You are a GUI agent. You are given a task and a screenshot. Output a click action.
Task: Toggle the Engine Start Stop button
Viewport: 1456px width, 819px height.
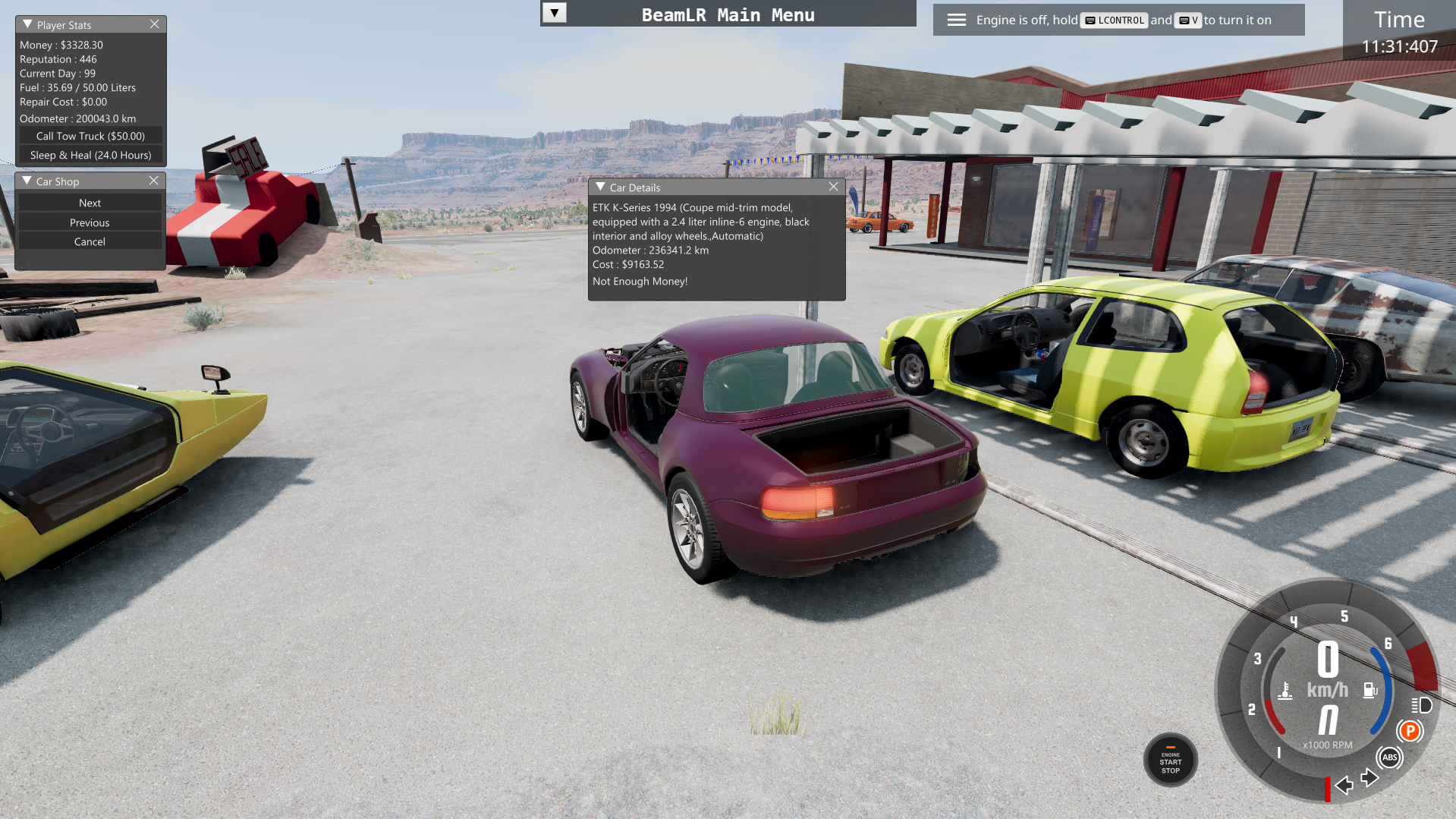1170,761
